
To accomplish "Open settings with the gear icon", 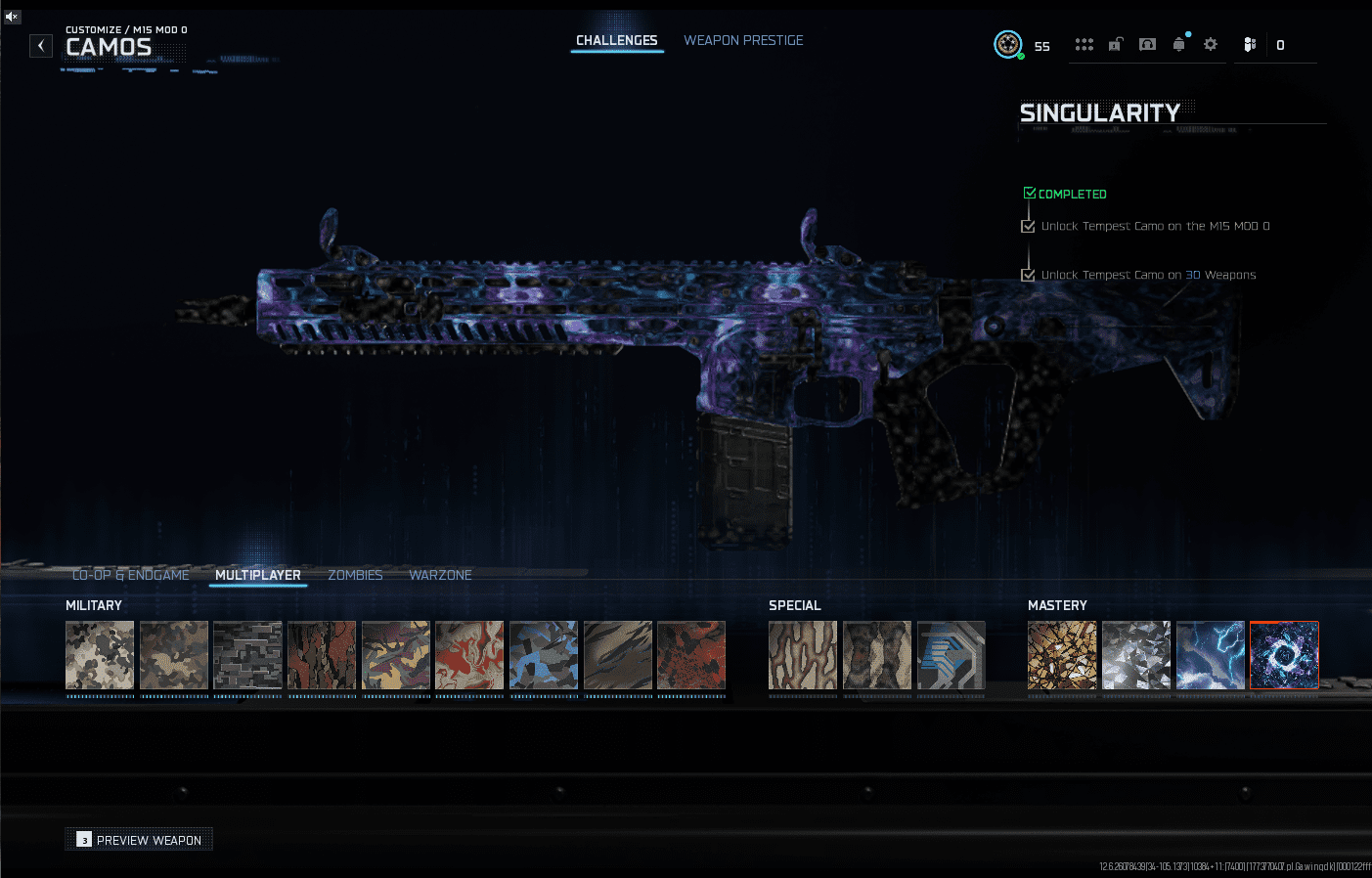I will [x=1210, y=44].
